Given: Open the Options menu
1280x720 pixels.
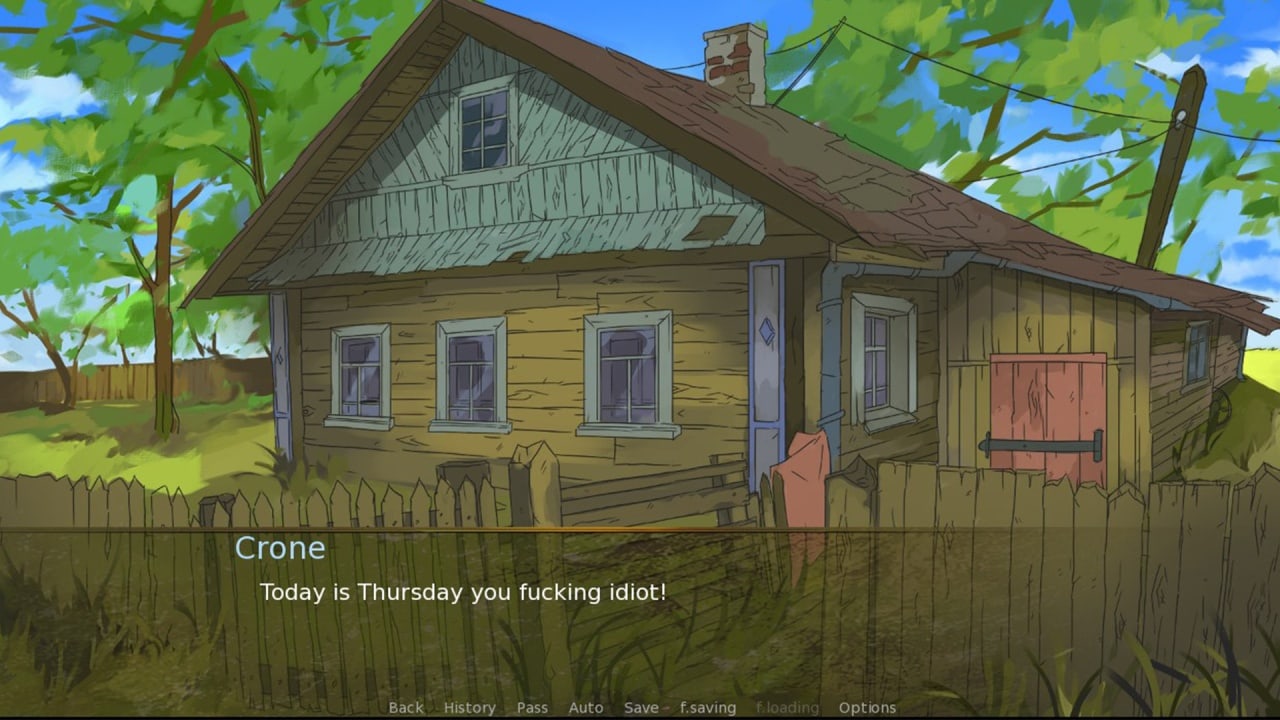Looking at the screenshot, I should tap(867, 708).
